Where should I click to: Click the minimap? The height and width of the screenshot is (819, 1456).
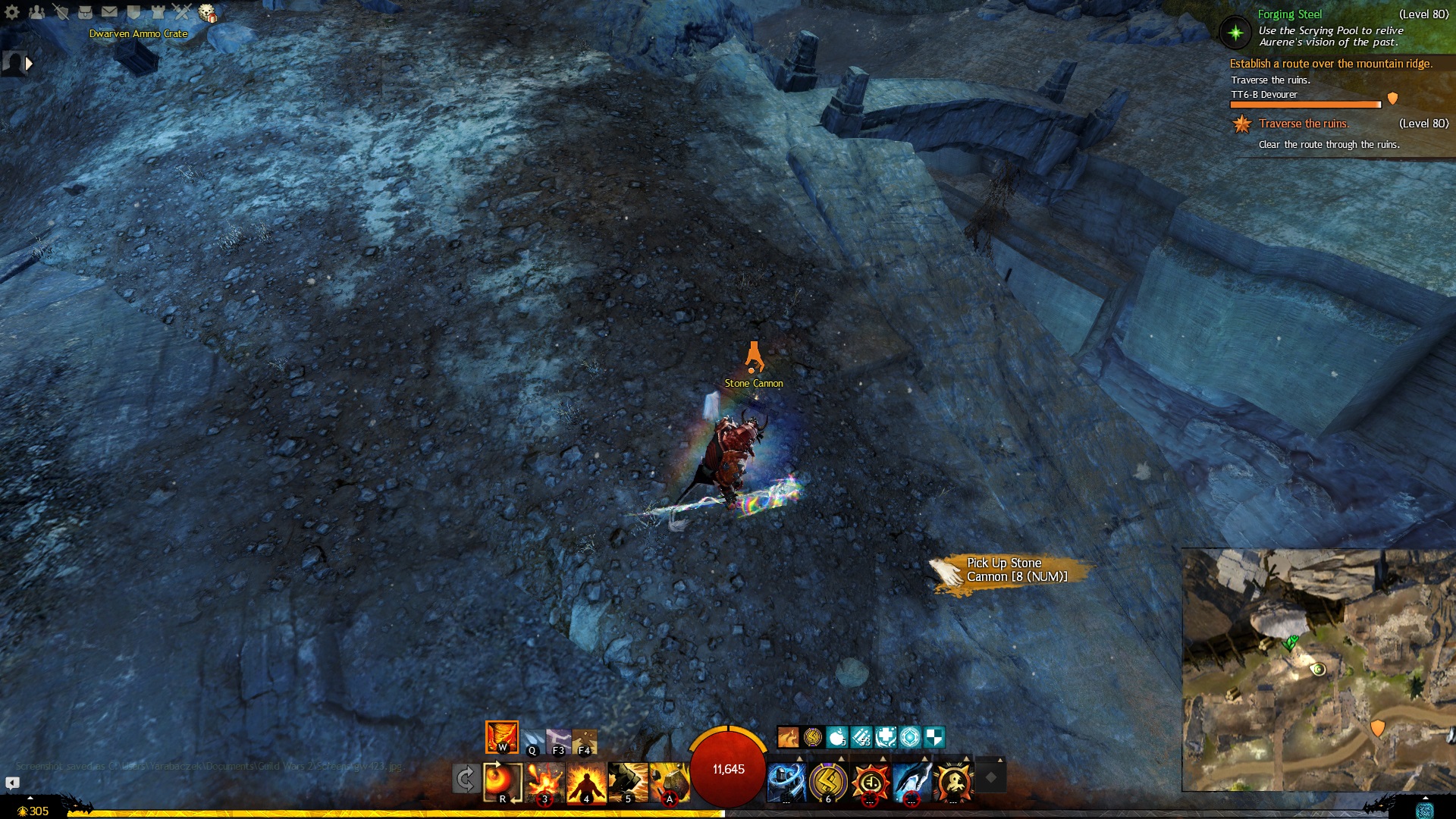click(1318, 670)
